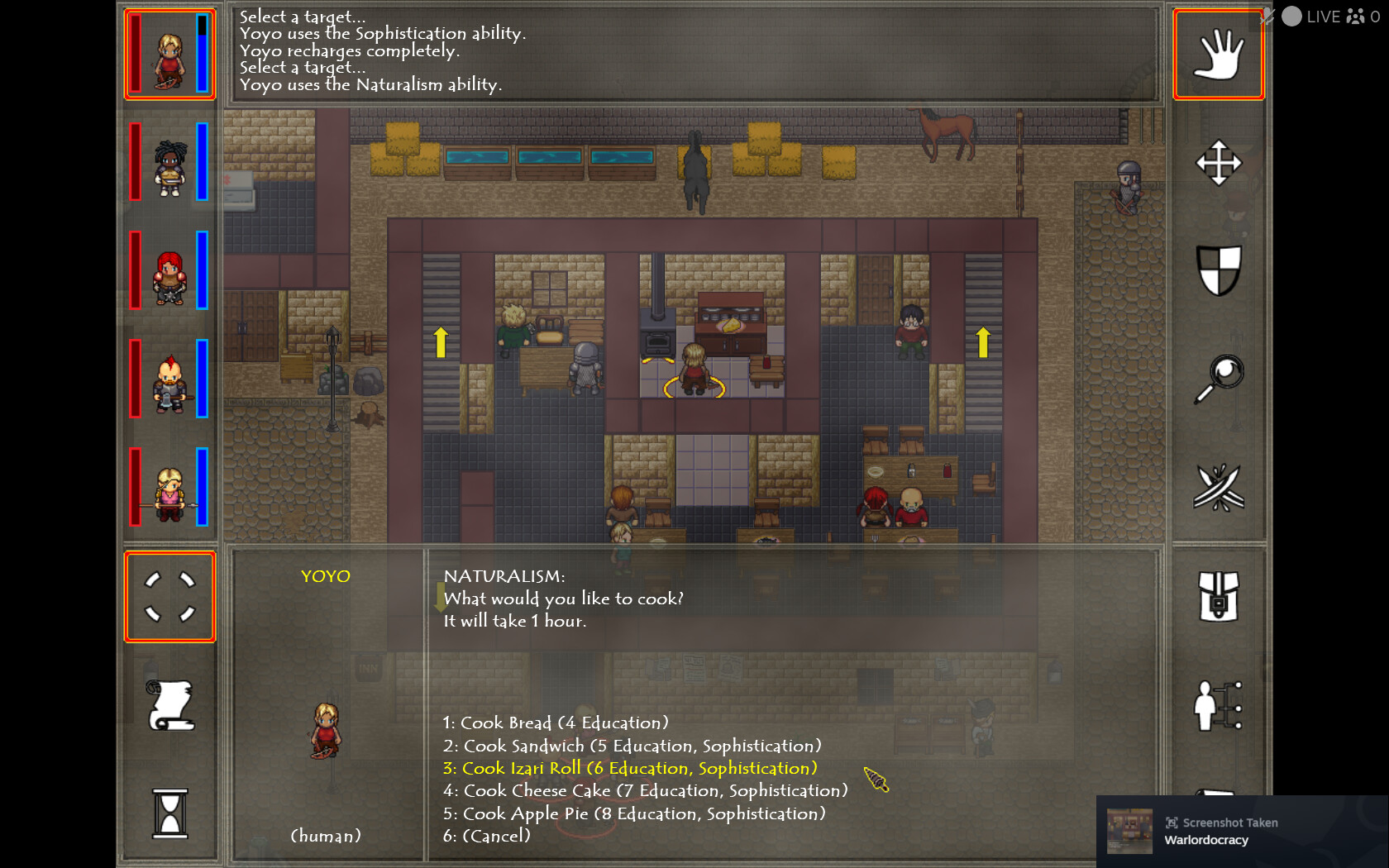Screen dimensions: 1389x868
Task: Click the hourglass wait icon
Action: pos(169,814)
